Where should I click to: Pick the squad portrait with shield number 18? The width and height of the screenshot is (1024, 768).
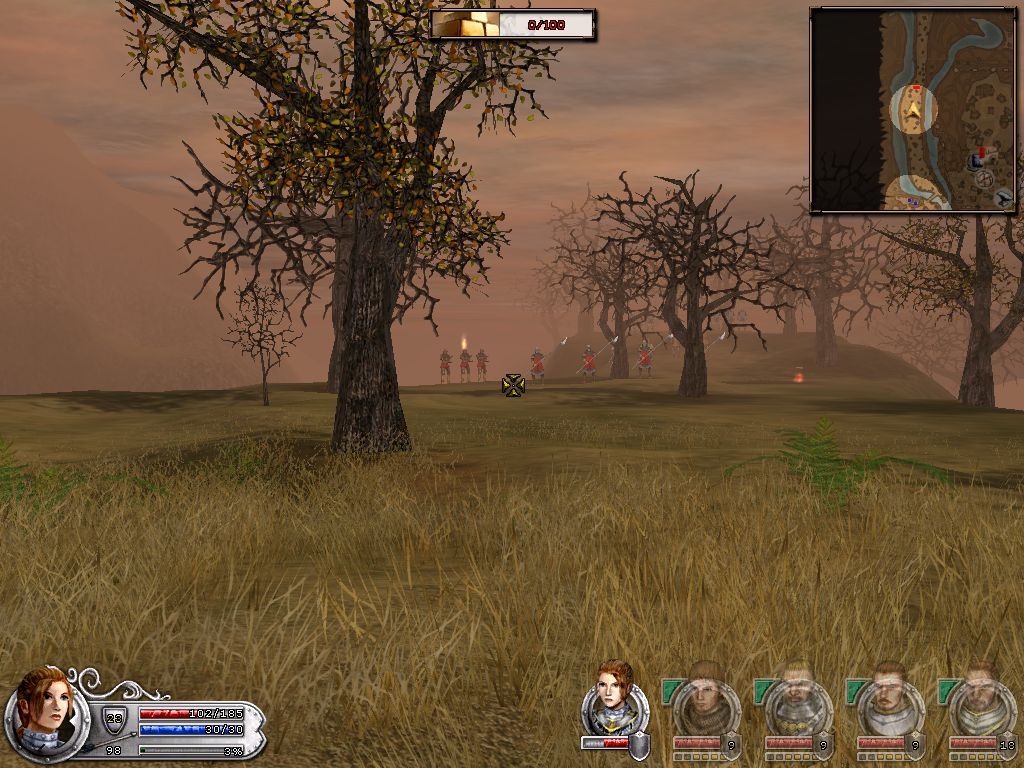point(981,706)
